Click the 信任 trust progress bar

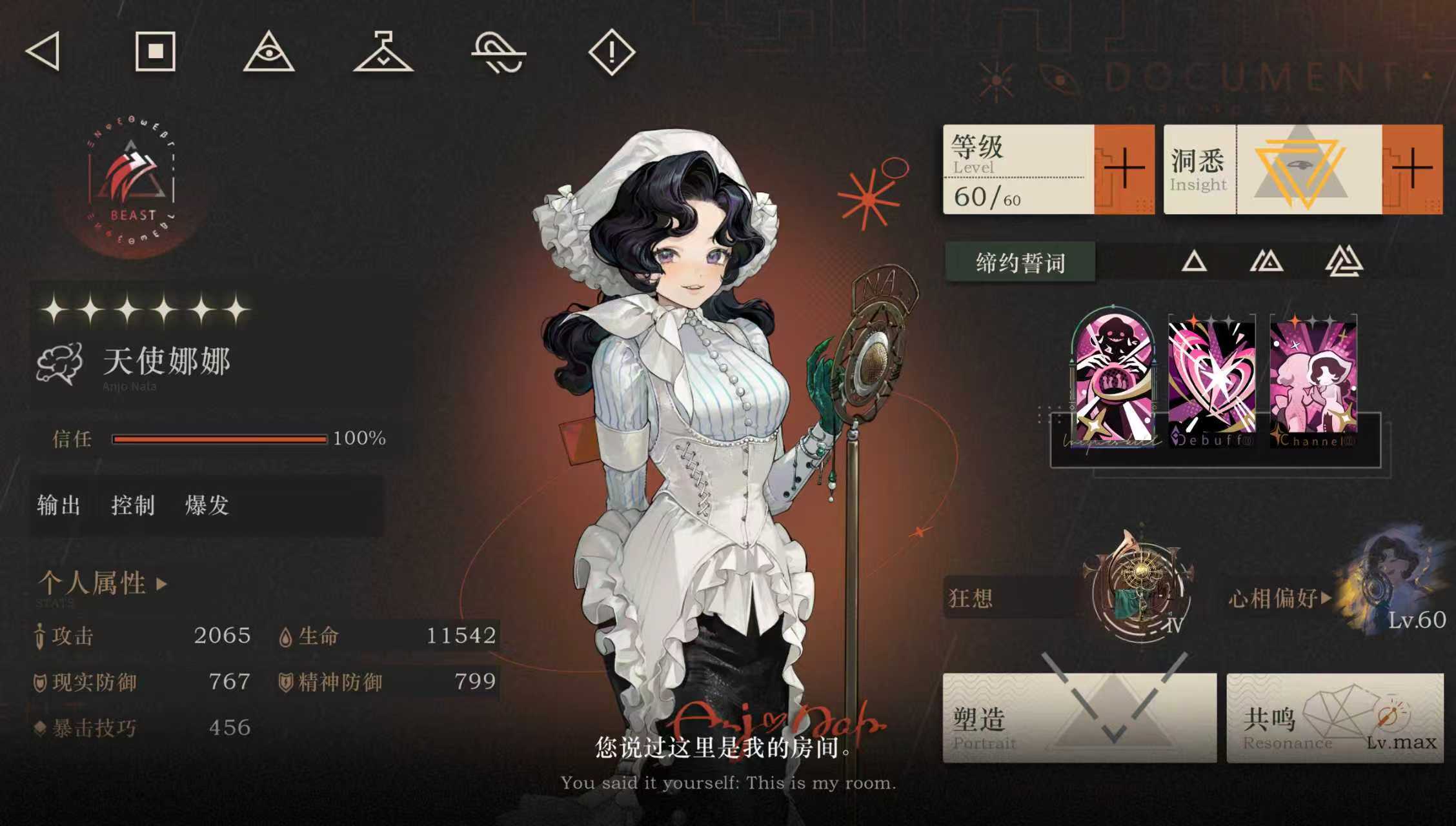219,438
